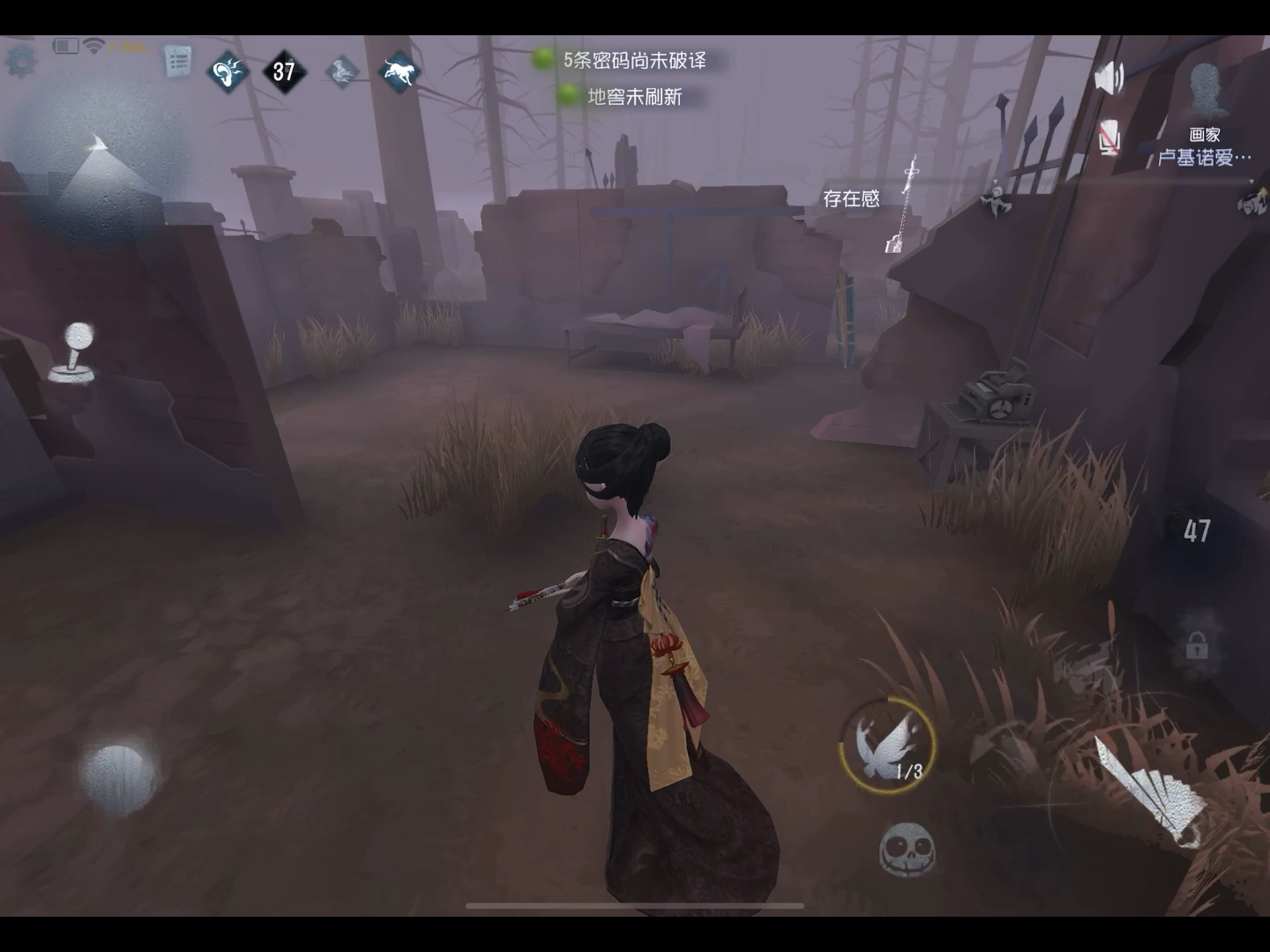Screen dimensions: 1270x952
Task: Attack with the fan weapon button
Action: pyautogui.click(x=1149, y=792)
